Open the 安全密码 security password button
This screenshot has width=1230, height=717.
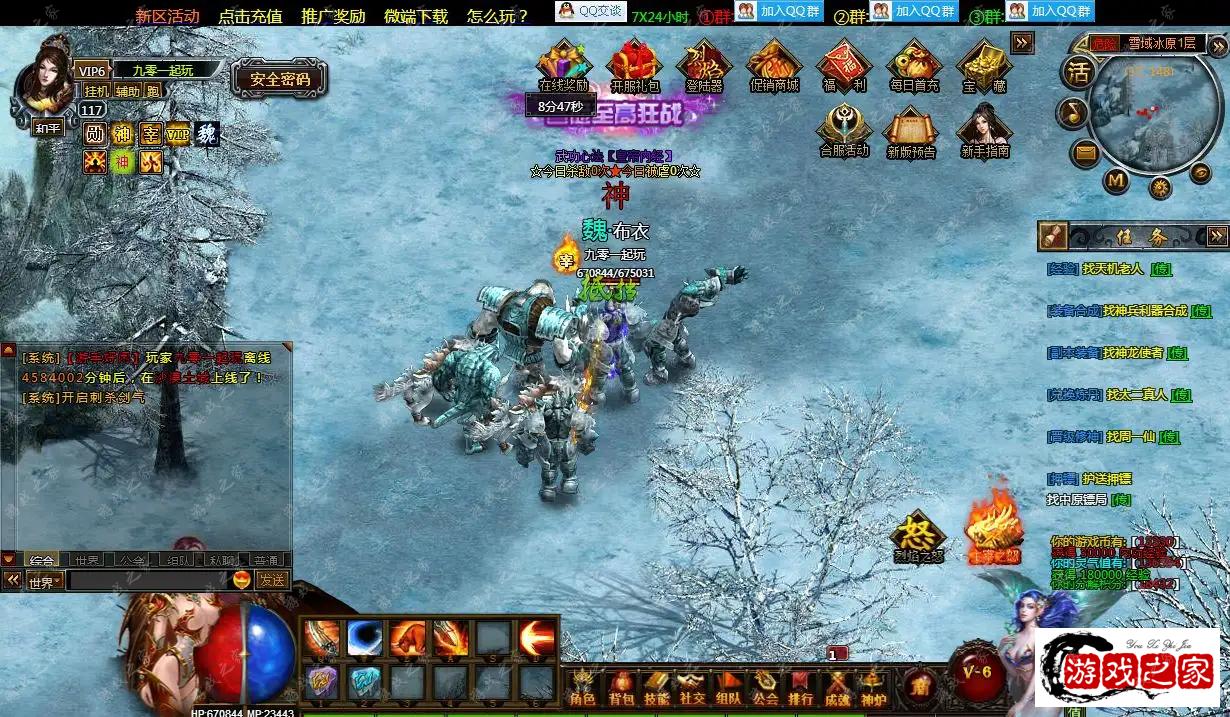(280, 79)
